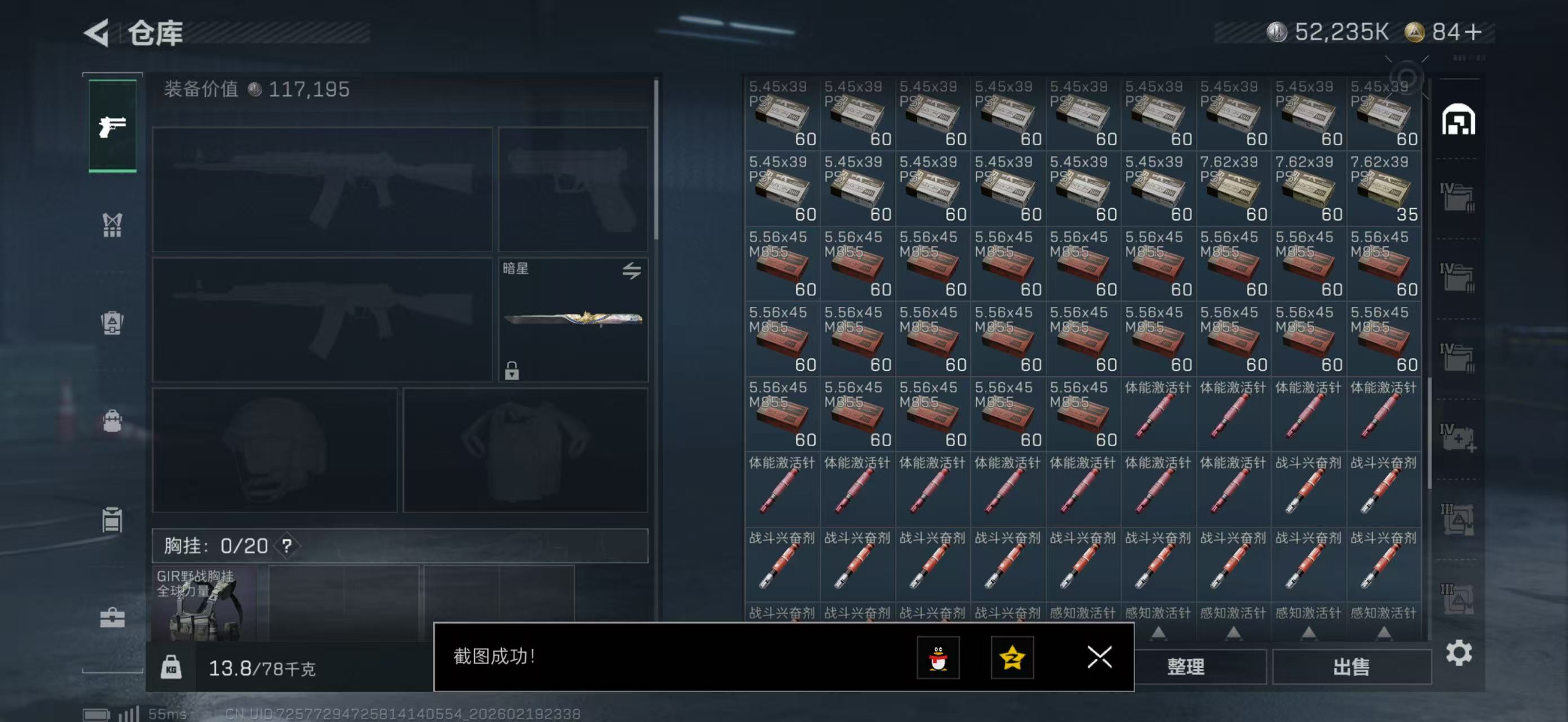Select the empty helmet equipment slot
Screen dimensions: 1568x722
coord(275,450)
